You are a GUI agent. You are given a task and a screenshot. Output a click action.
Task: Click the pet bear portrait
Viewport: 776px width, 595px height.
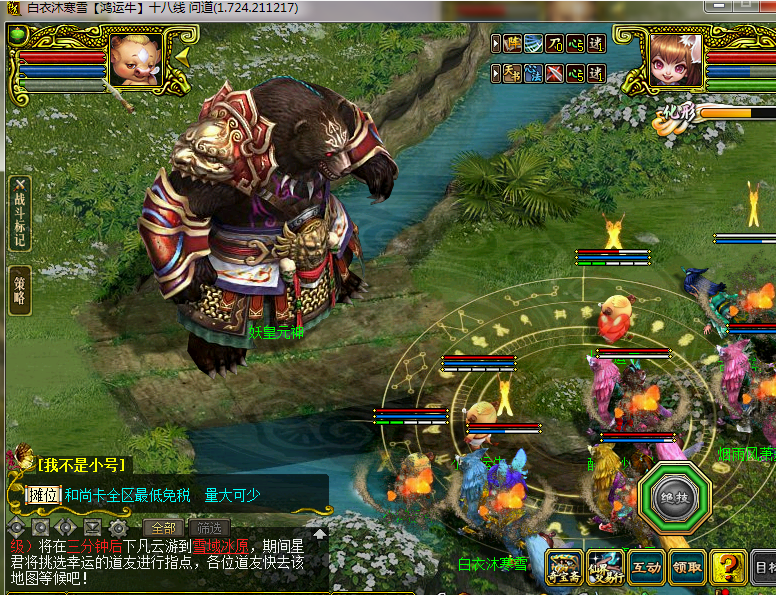pyautogui.click(x=136, y=59)
